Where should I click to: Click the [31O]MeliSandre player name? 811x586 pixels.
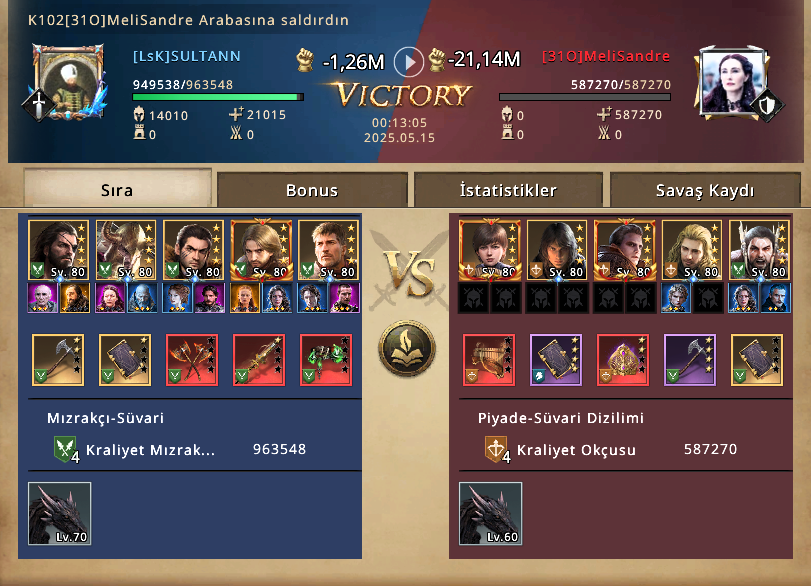point(606,57)
